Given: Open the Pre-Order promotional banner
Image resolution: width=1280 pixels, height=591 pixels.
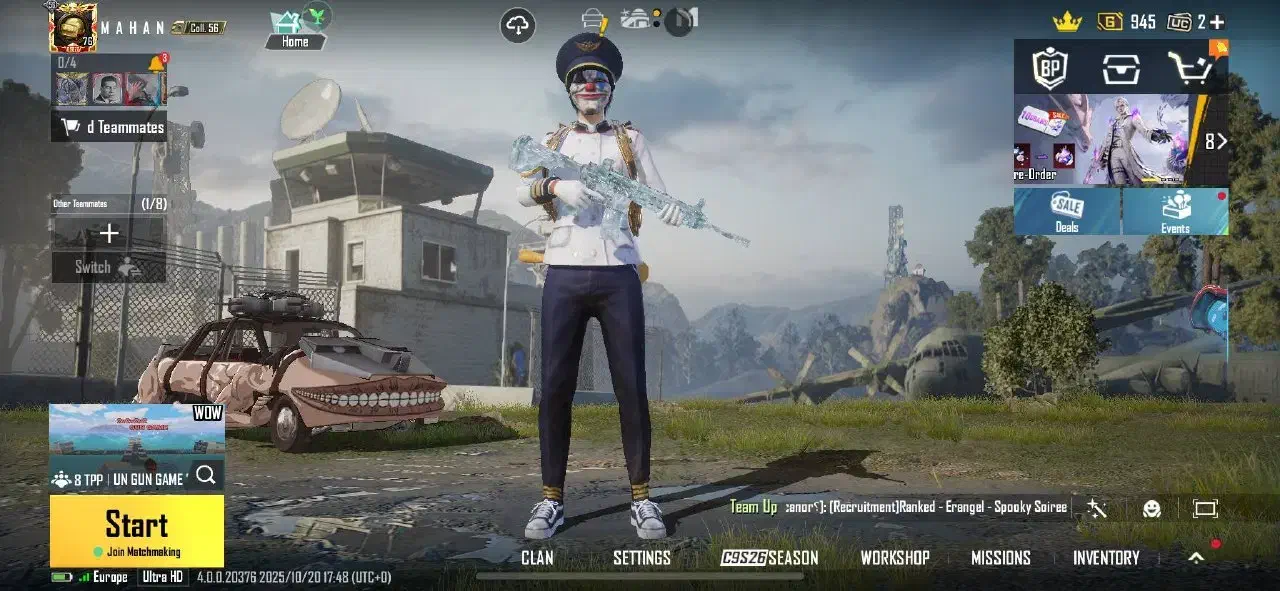Looking at the screenshot, I should pos(1102,140).
